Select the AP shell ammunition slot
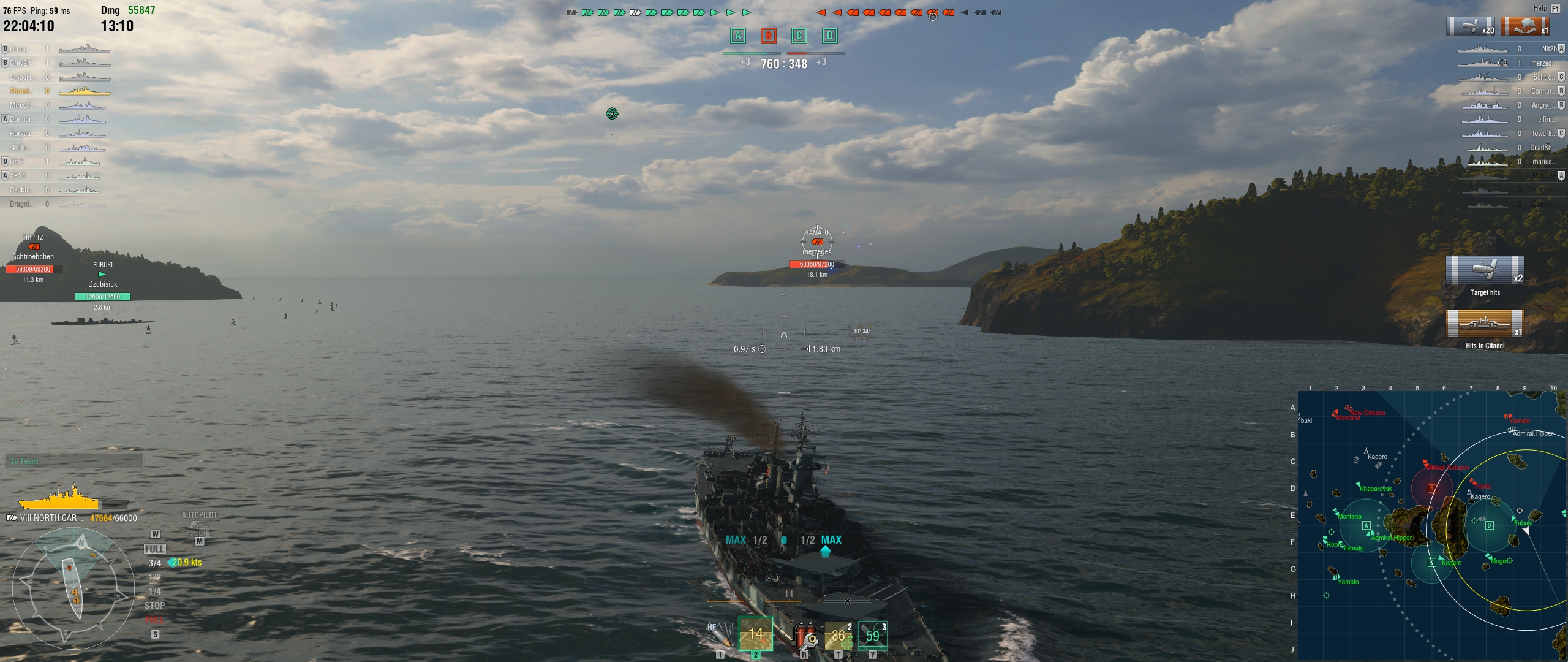Viewport: 1568px width, 662px height. tap(756, 634)
